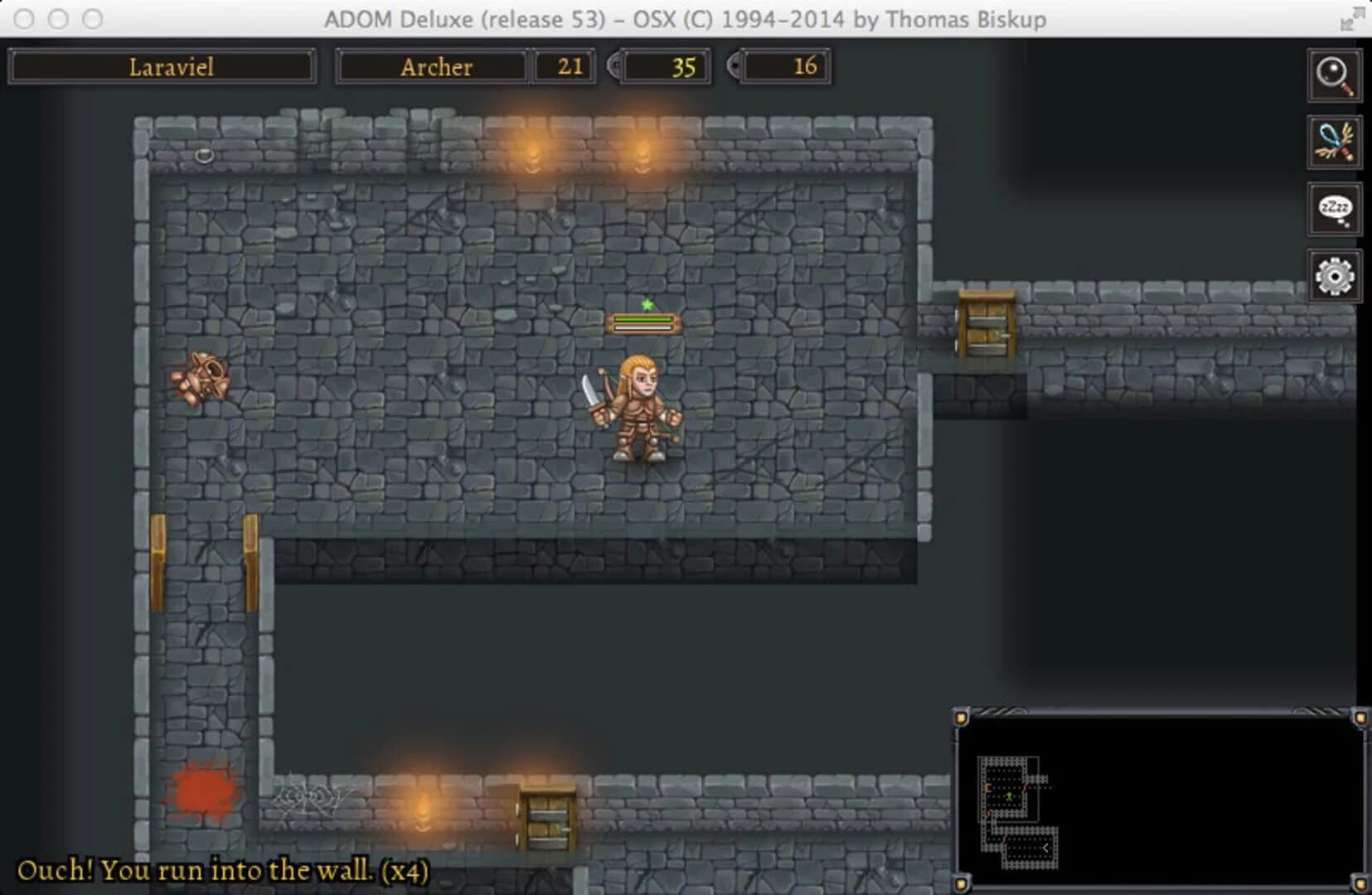The image size is (1372, 895).
Task: Click the Laraviel character name plaque
Action: (162, 66)
